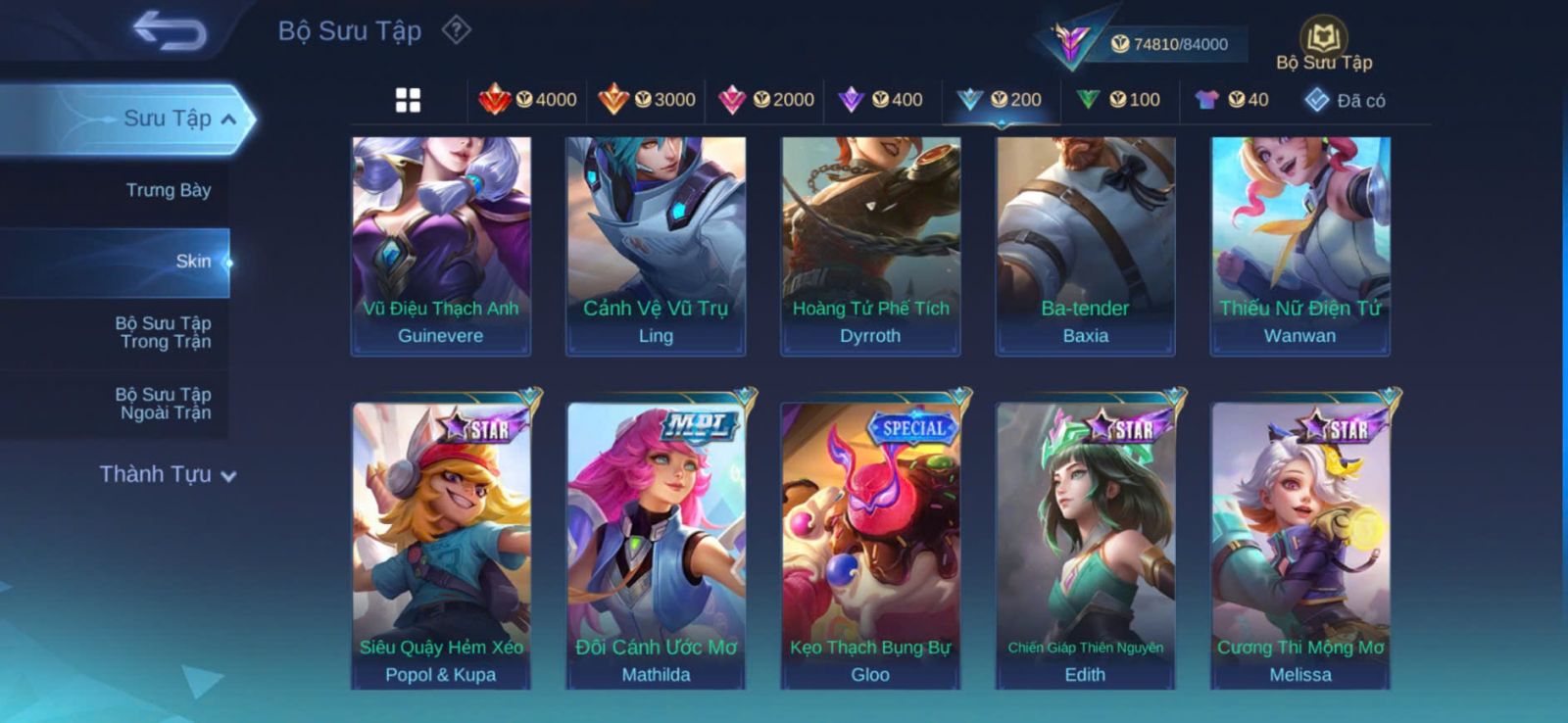
Task: Go back using the return arrow
Action: click(x=170, y=30)
